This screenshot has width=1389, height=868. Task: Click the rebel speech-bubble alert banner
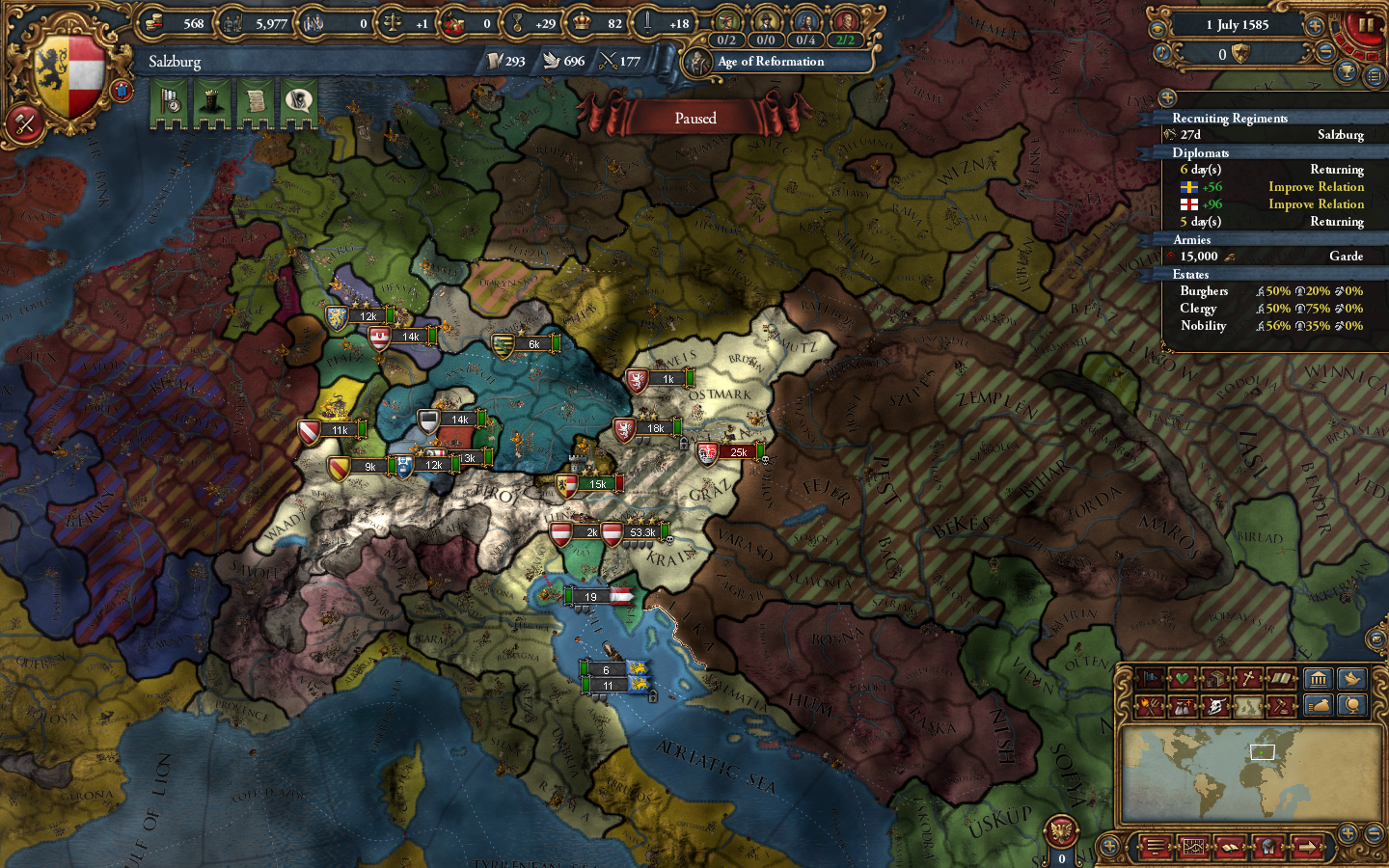point(300,101)
